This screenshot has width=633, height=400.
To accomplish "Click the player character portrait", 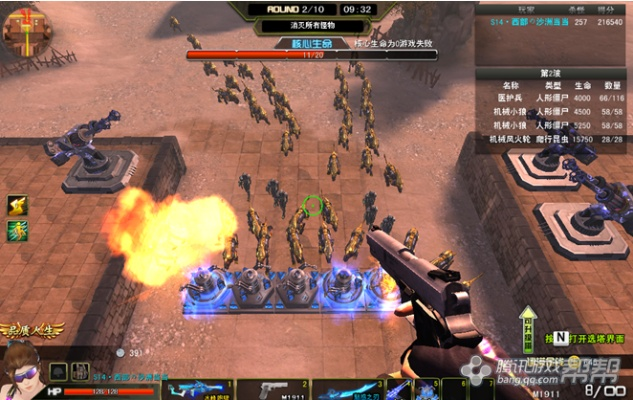I will click(x=30, y=370).
